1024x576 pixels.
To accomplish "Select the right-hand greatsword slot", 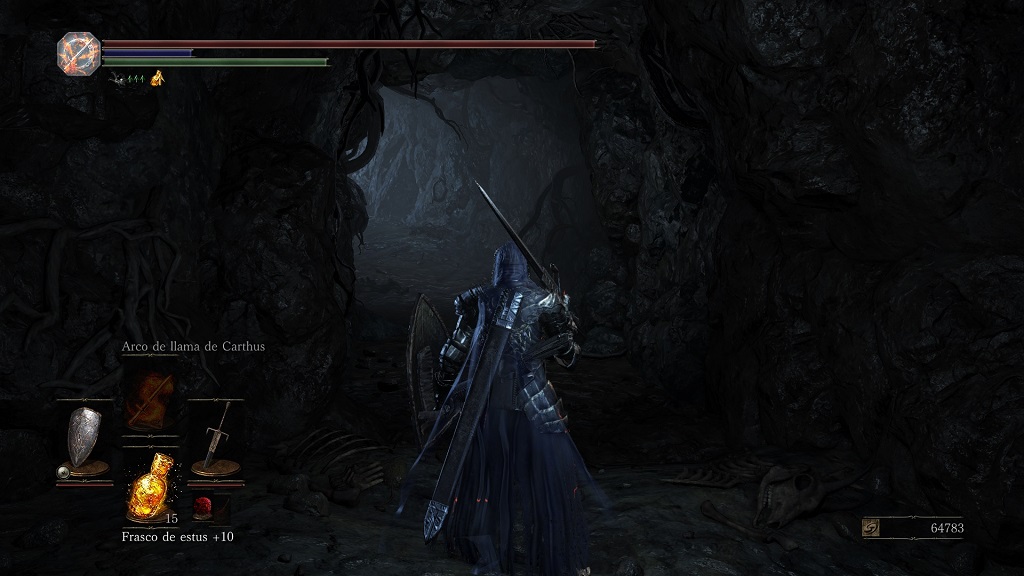I will [x=216, y=437].
